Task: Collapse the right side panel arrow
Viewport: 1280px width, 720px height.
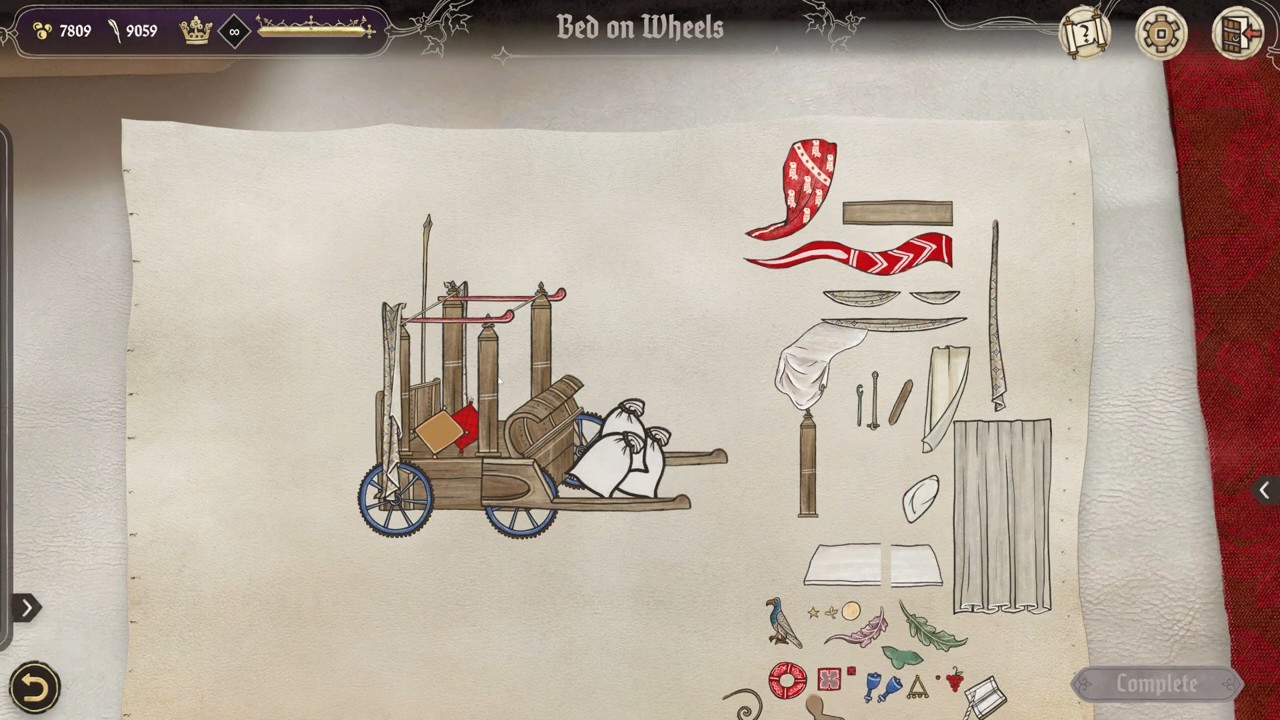Action: [x=1264, y=490]
